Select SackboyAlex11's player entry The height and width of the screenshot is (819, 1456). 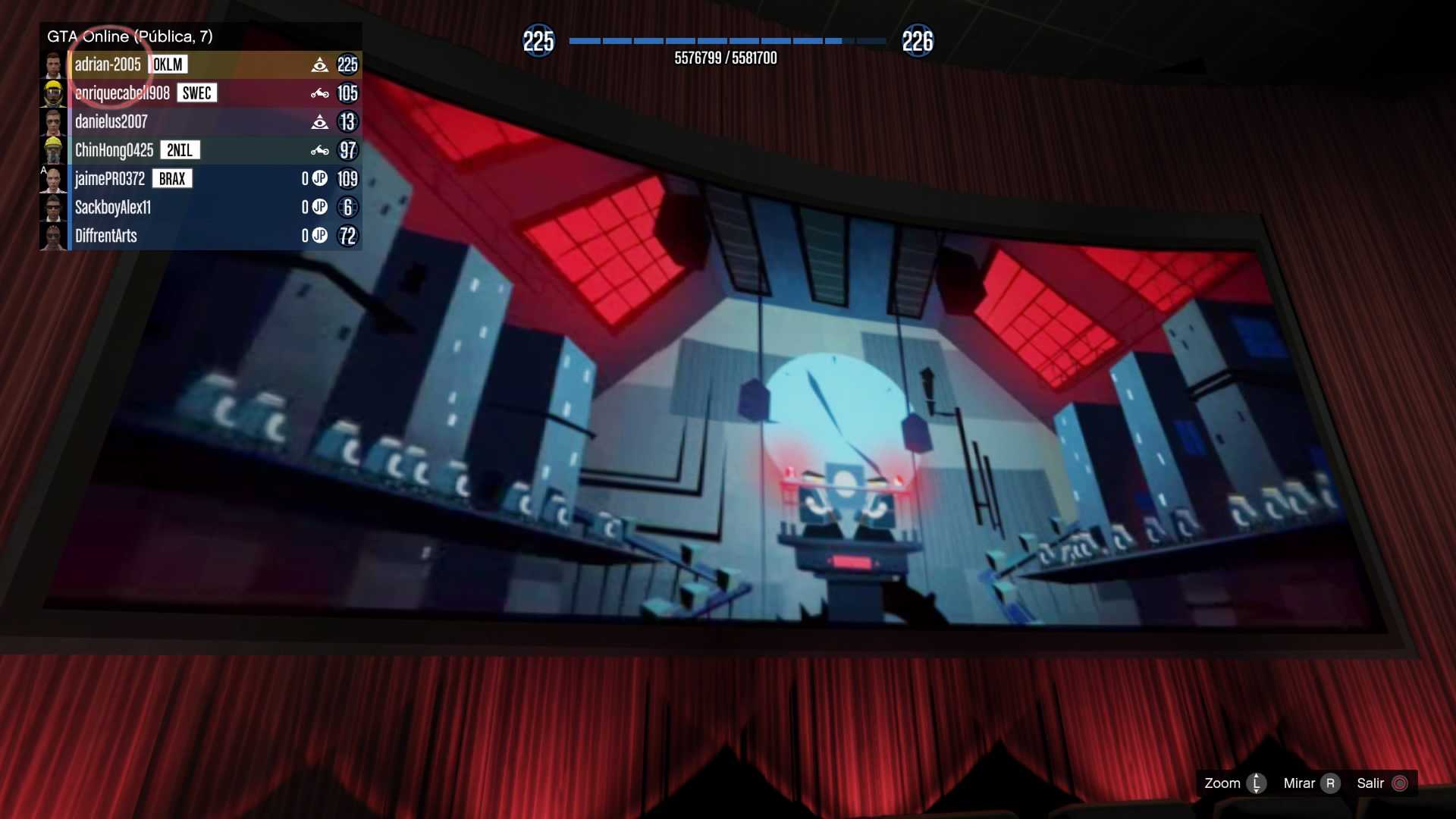click(113, 208)
